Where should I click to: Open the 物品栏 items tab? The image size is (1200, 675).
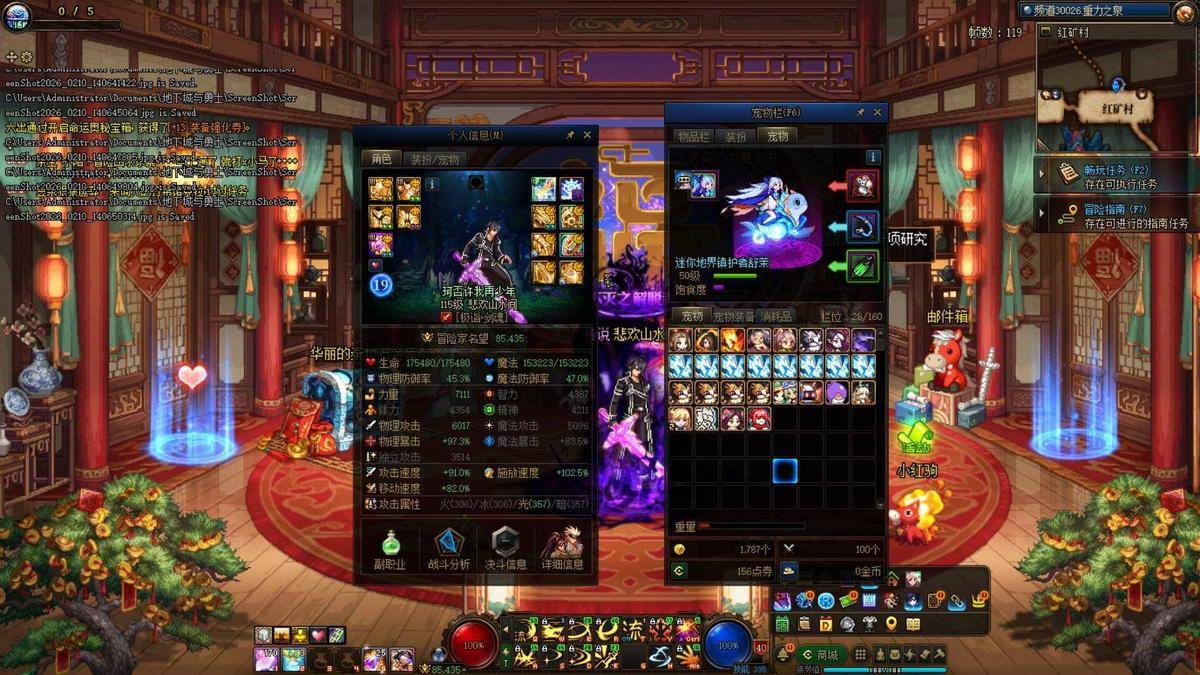[x=692, y=137]
